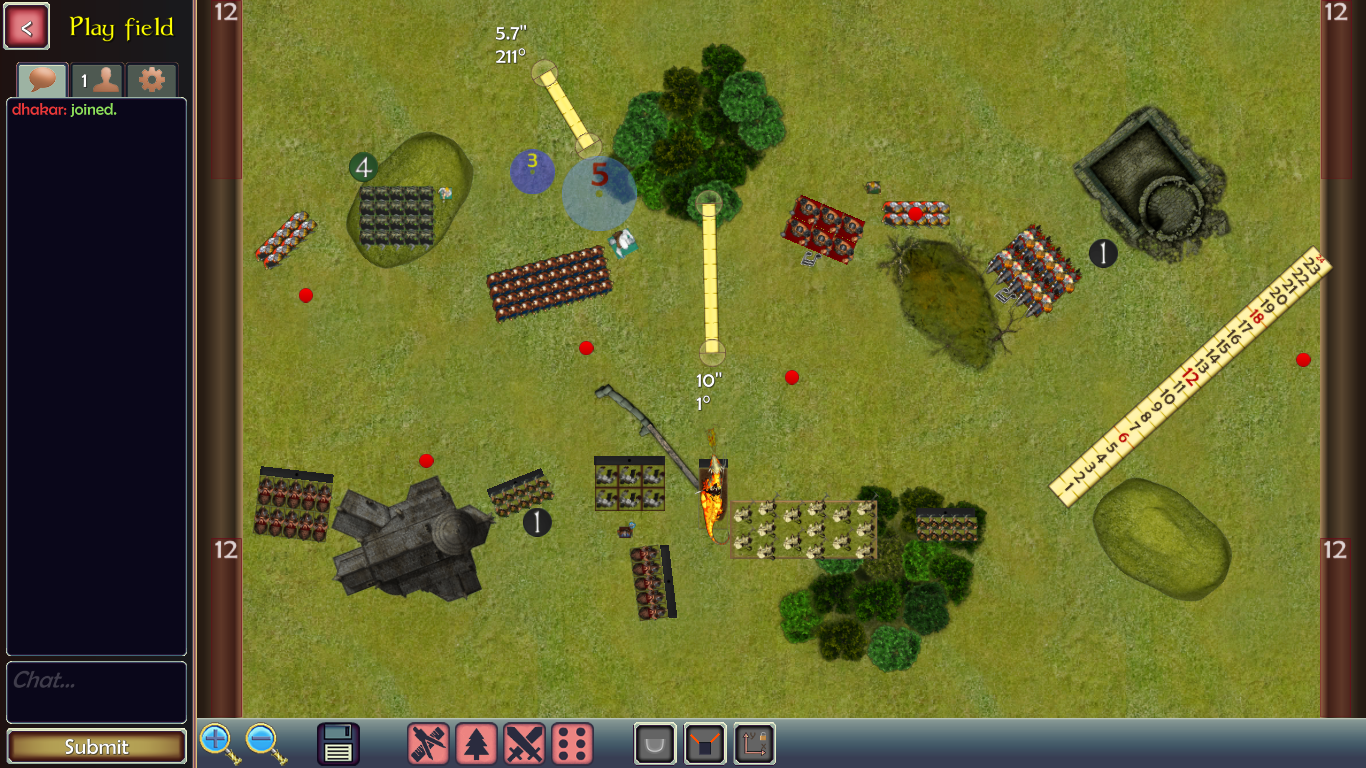
Task: Save the game with the floppy disk icon
Action: coord(338,744)
